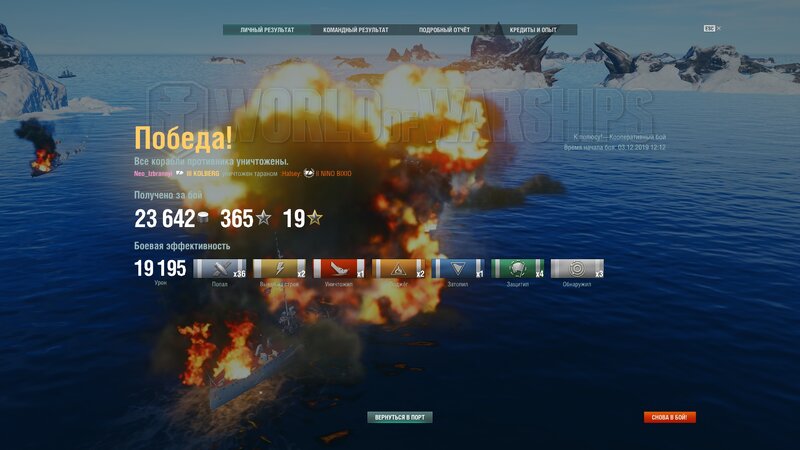Choose the red Уничтожил ribbon

point(339,268)
